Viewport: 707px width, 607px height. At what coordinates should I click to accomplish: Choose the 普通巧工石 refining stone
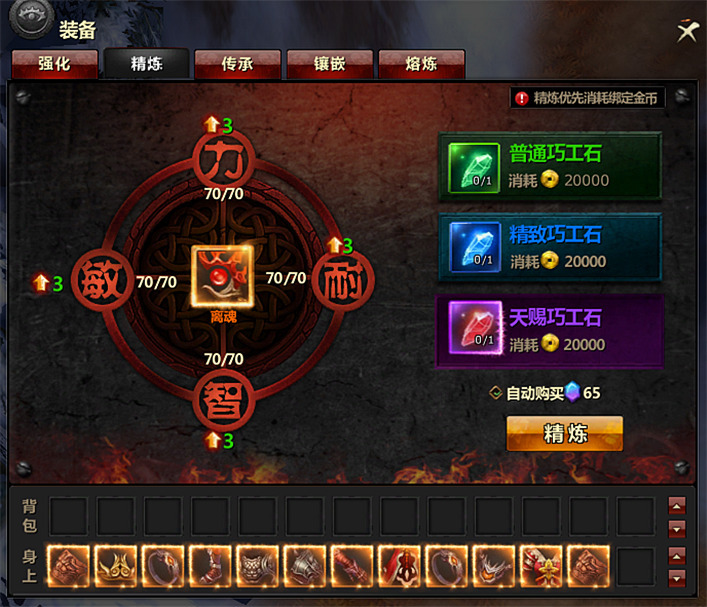pyautogui.click(x=549, y=167)
